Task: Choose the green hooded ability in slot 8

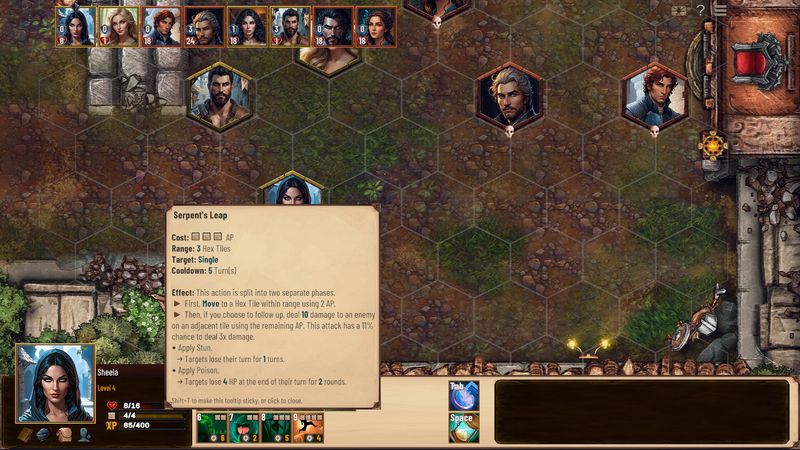Action: coord(278,427)
